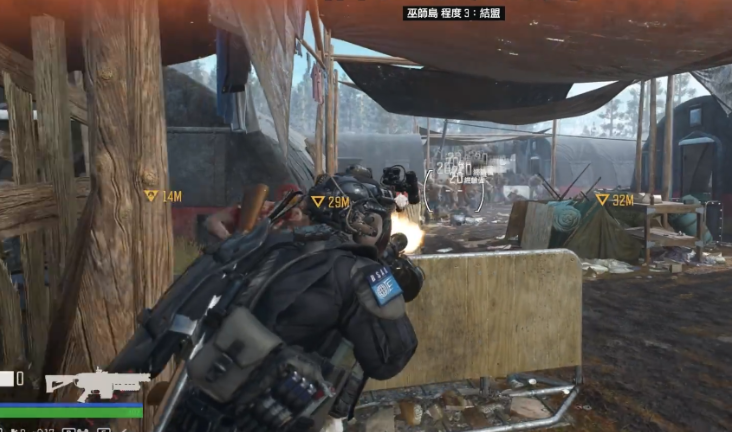Click the 32M waypoint marker
732x432 pixels.
click(x=614, y=200)
